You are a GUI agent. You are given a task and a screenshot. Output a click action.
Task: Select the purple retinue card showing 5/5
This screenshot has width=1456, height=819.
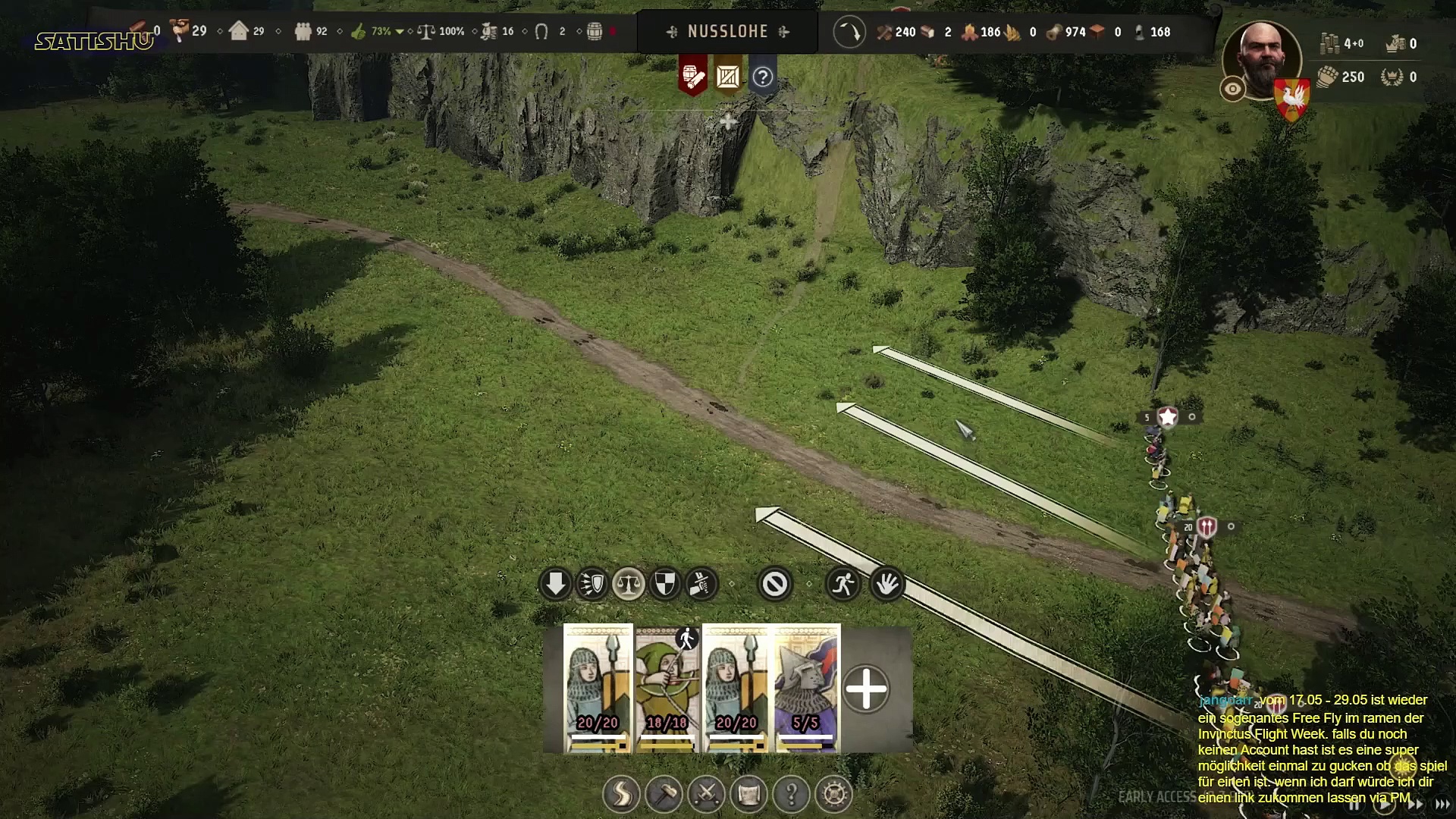805,687
